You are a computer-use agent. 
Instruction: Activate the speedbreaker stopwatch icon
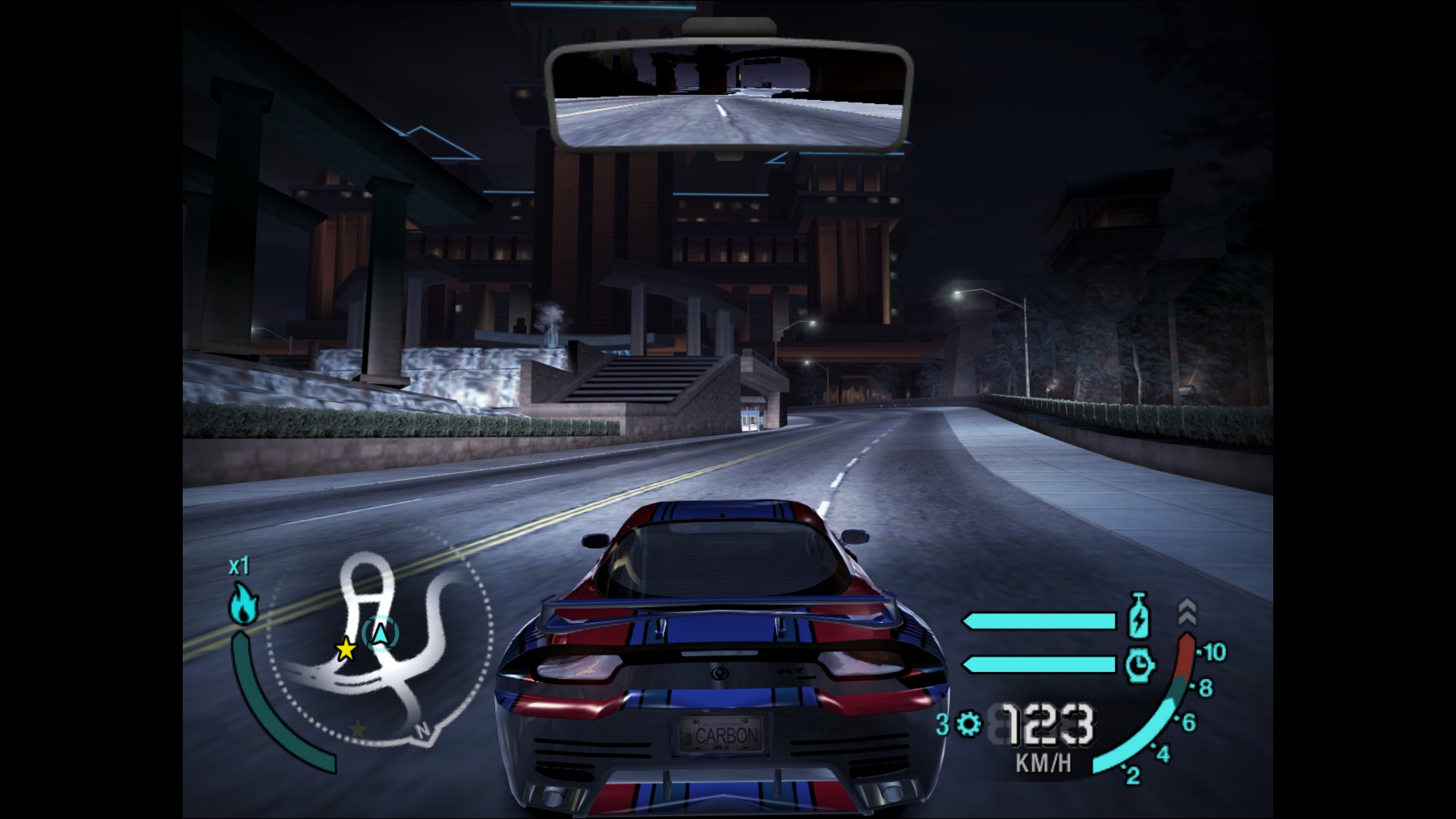coord(1139,665)
